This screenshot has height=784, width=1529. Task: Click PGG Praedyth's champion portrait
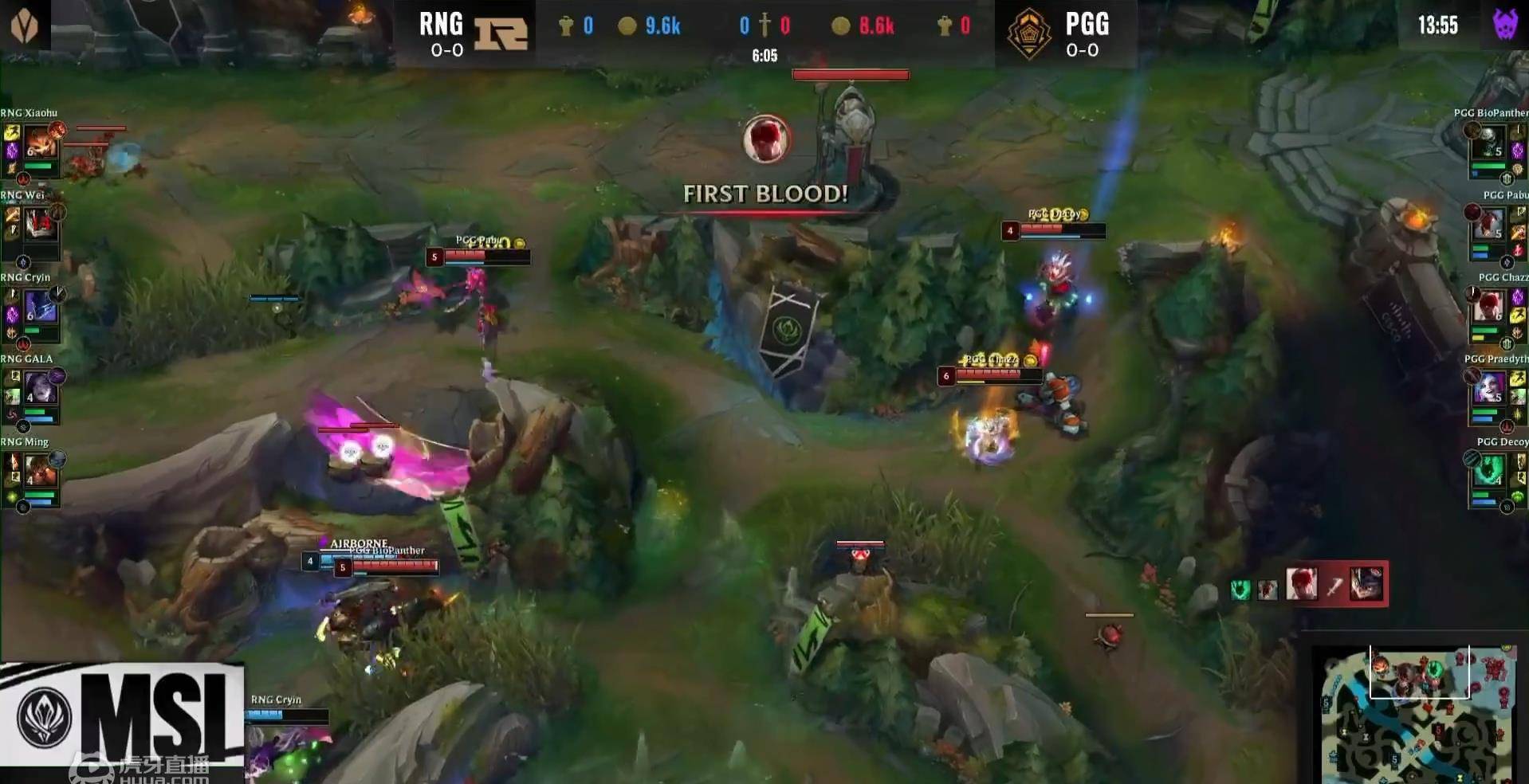[x=1488, y=390]
